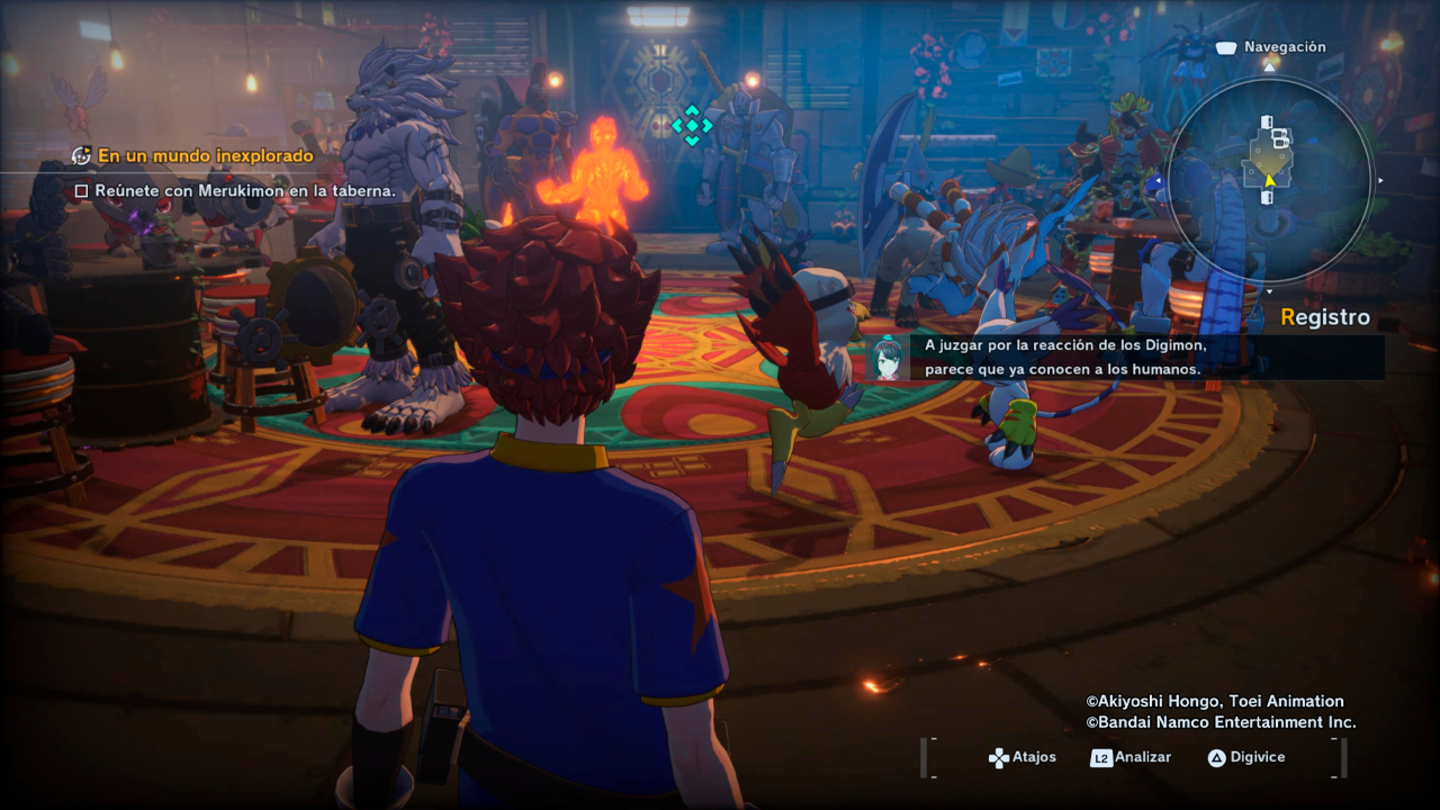The height and width of the screenshot is (810, 1440).
Task: Click the yellow player arrow on minimap
Action: coord(1269,181)
